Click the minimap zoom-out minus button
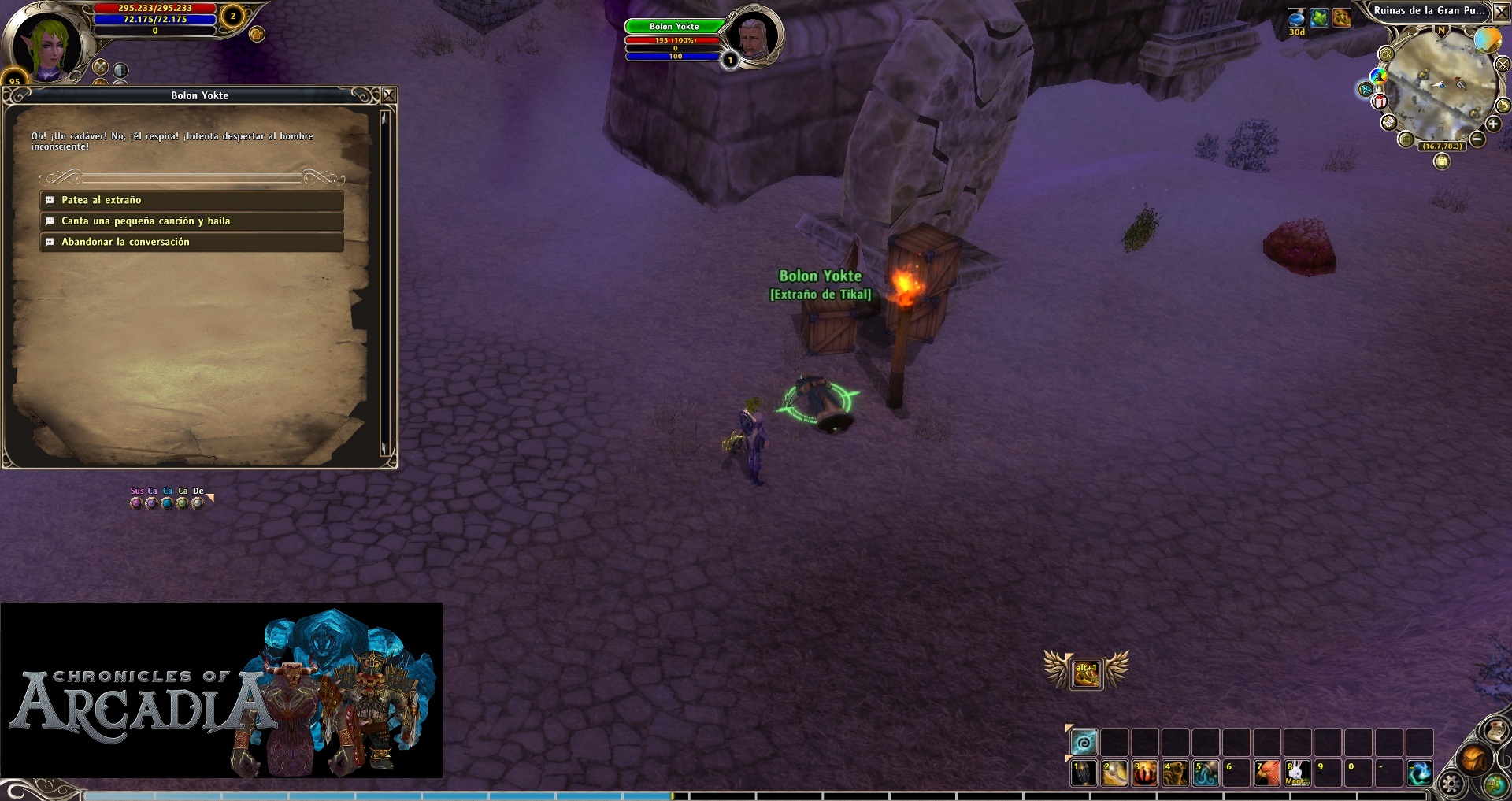This screenshot has width=1512, height=801. pos(1477,139)
